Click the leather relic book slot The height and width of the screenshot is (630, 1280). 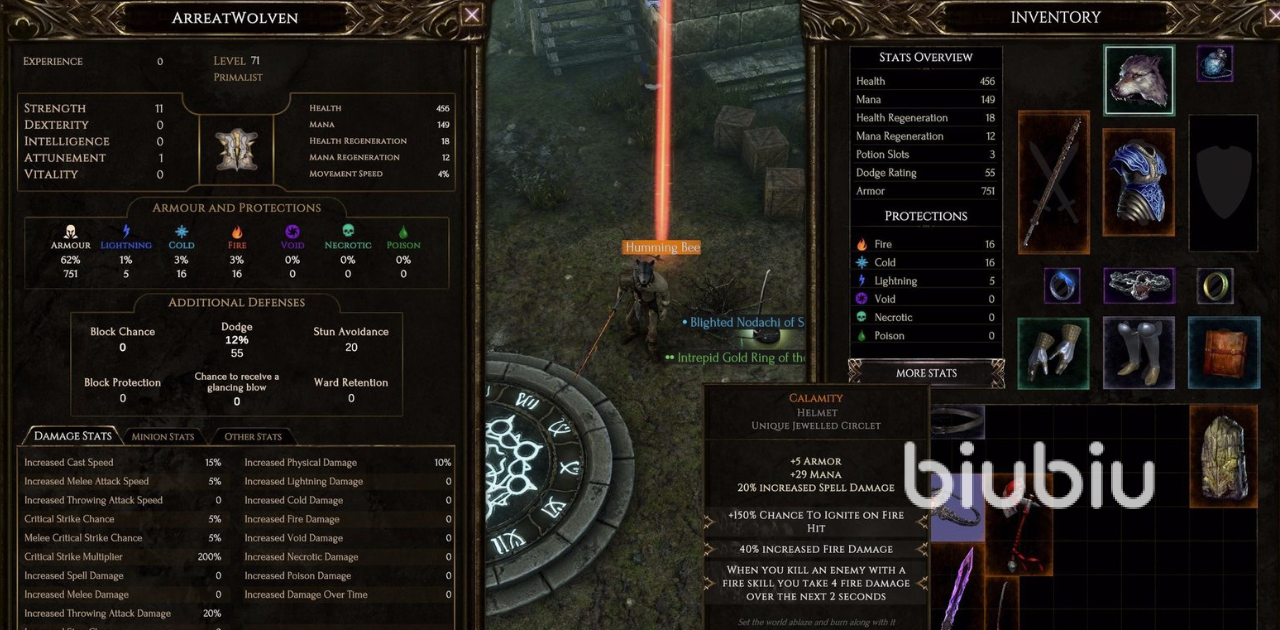coord(1224,352)
